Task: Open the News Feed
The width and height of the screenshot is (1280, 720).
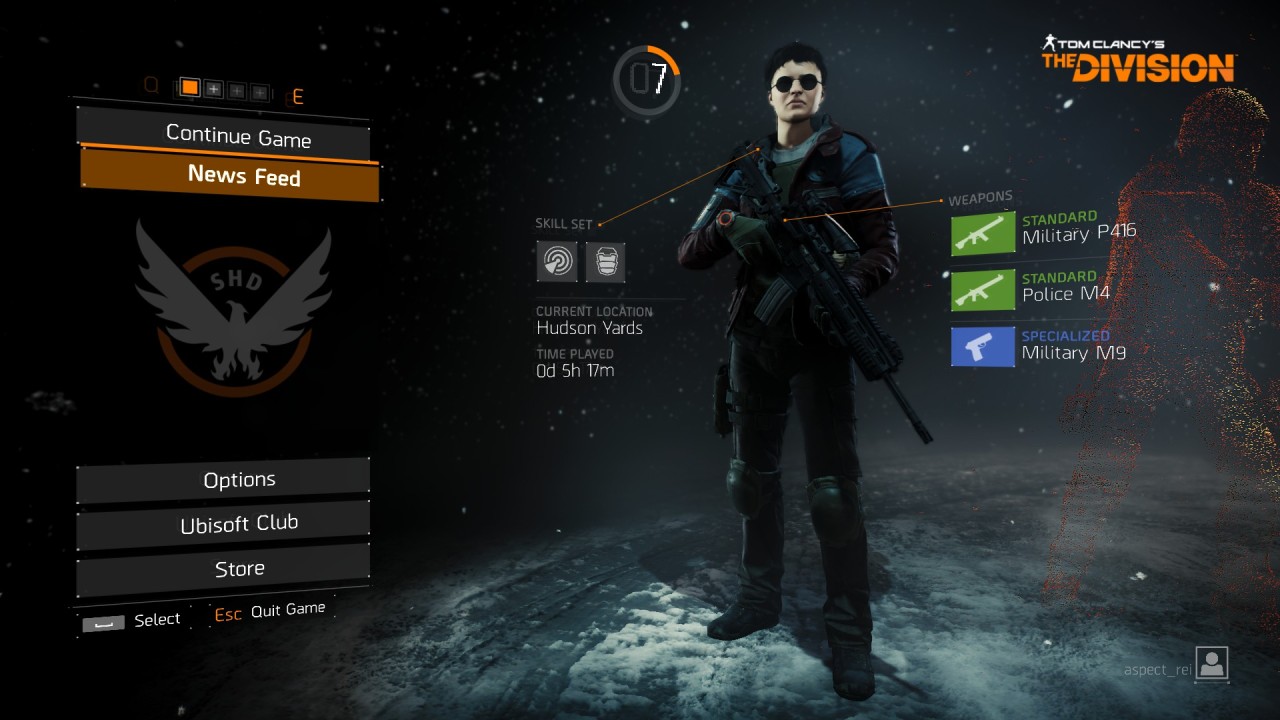Action: pyautogui.click(x=230, y=176)
